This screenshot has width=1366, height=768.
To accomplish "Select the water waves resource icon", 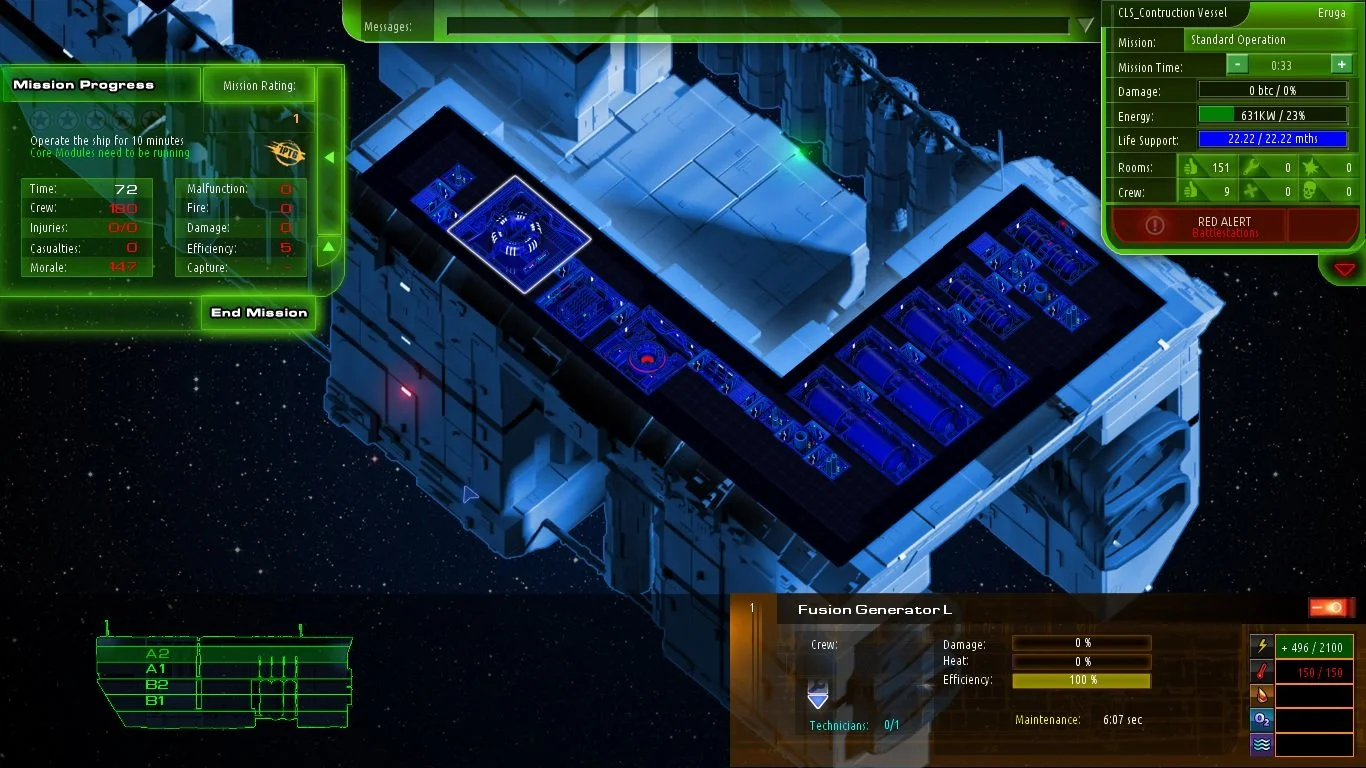I will (x=1261, y=744).
